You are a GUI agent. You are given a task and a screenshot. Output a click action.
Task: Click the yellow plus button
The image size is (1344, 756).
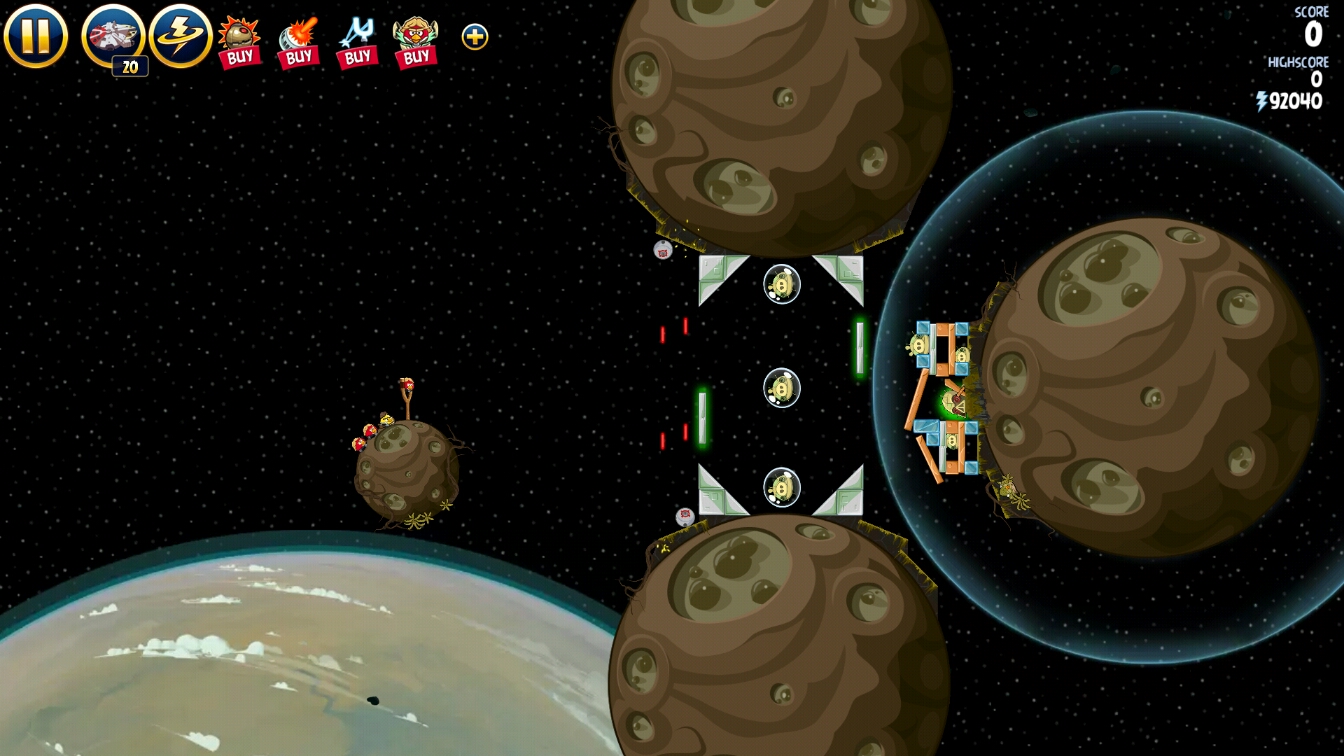(x=475, y=37)
